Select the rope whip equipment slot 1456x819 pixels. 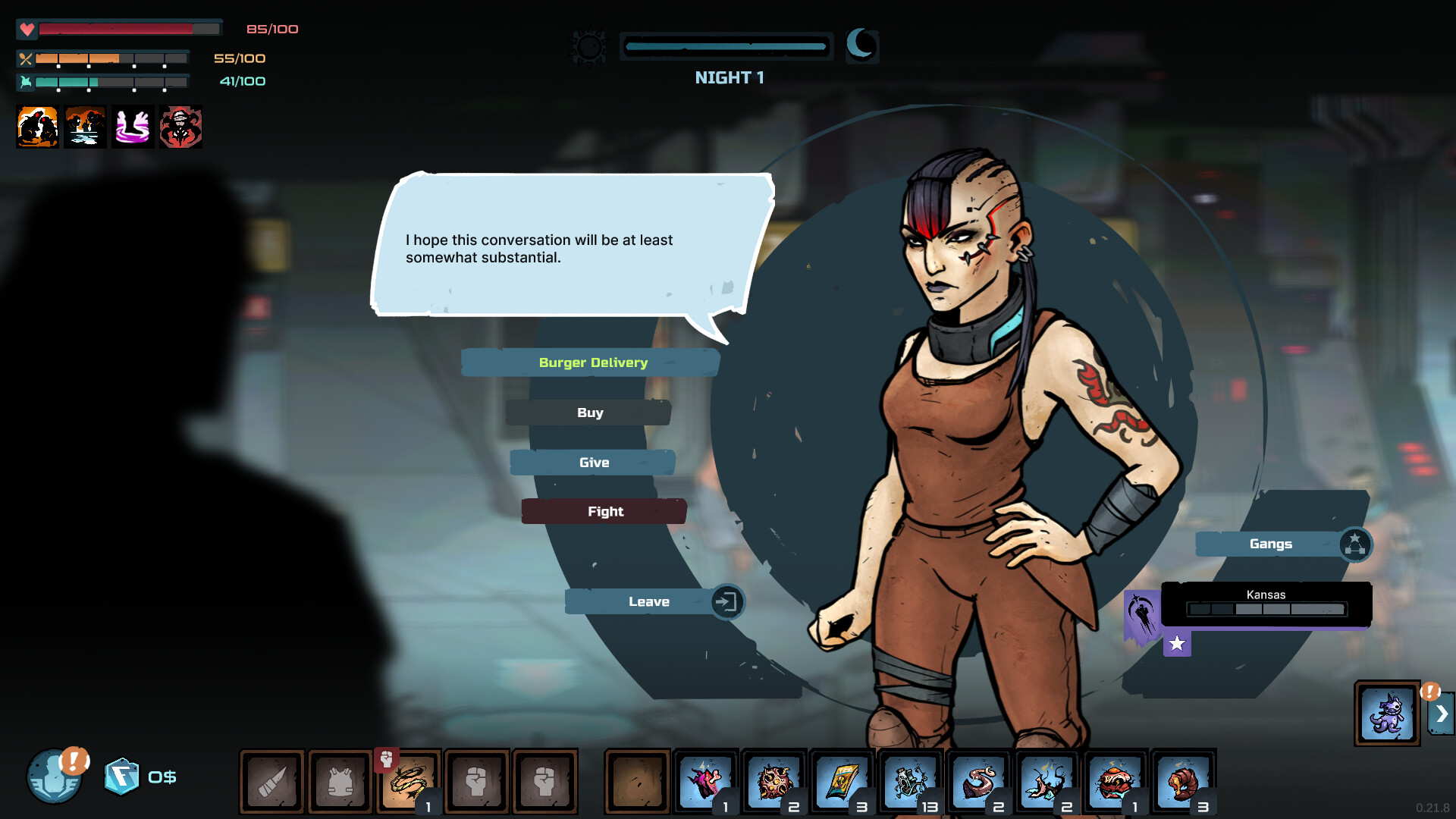(x=409, y=781)
